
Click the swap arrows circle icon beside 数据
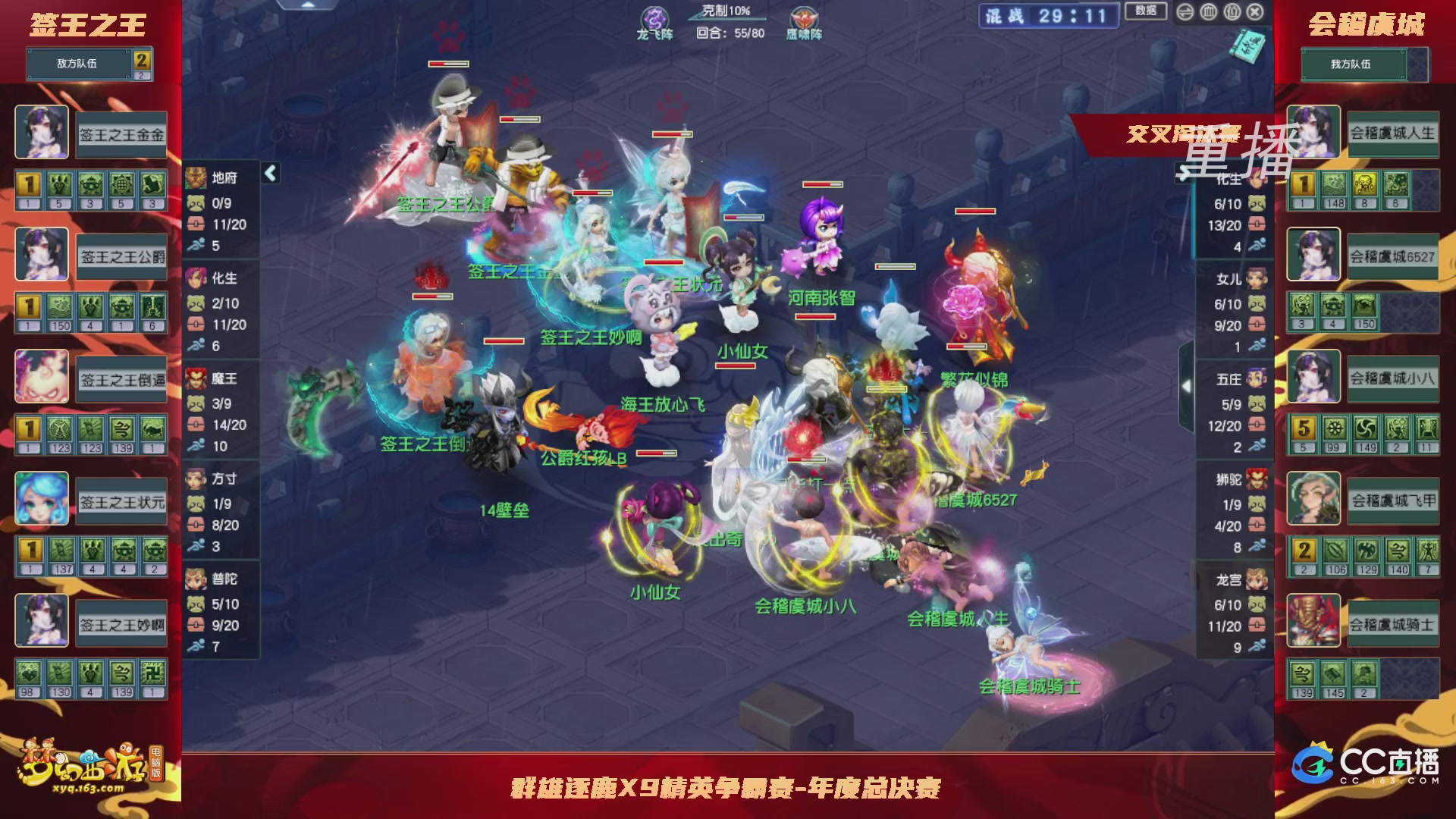pos(1185,12)
